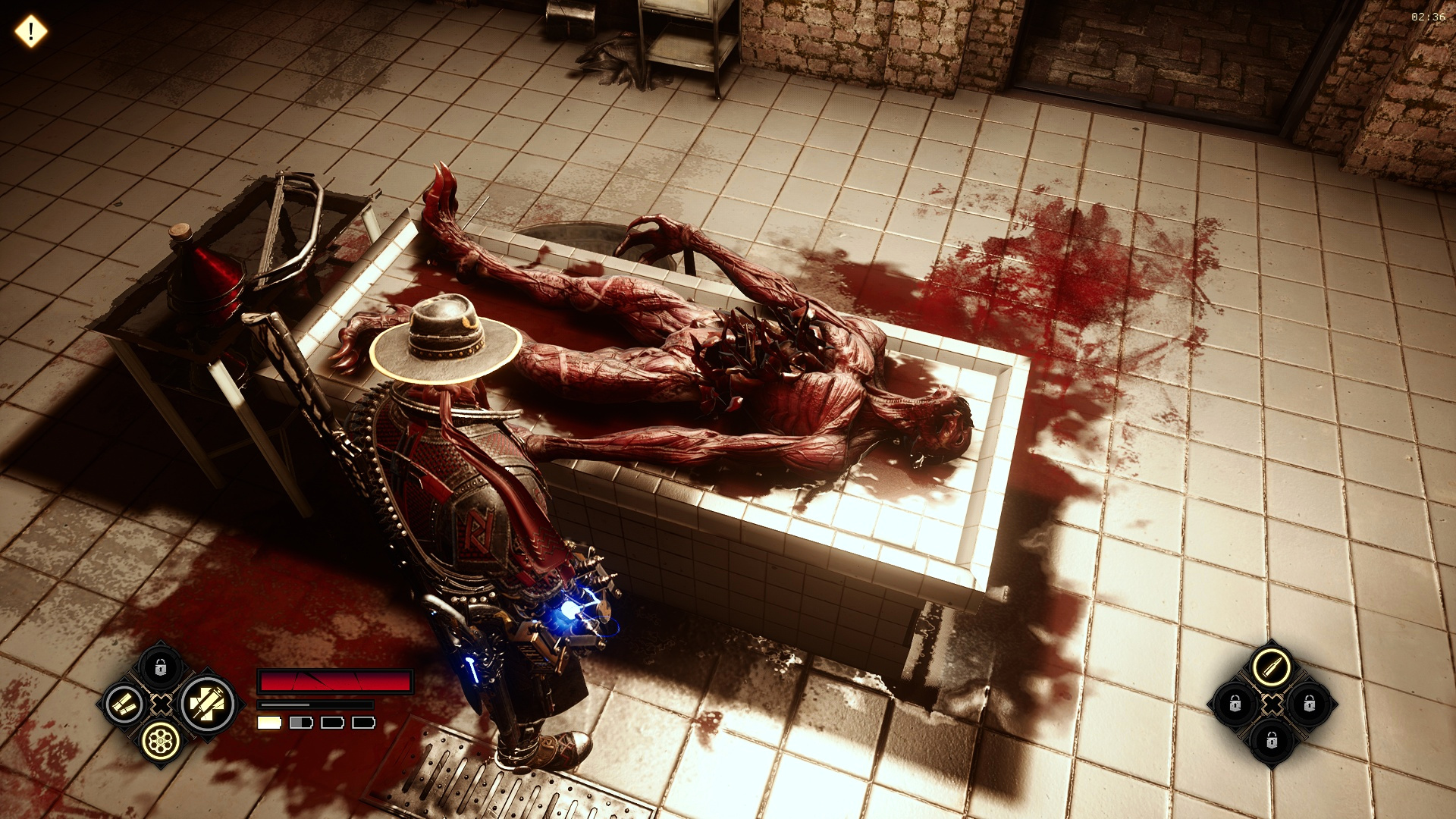Open the exclamation mark objective alert
The height and width of the screenshot is (819, 1456).
pos(31,32)
